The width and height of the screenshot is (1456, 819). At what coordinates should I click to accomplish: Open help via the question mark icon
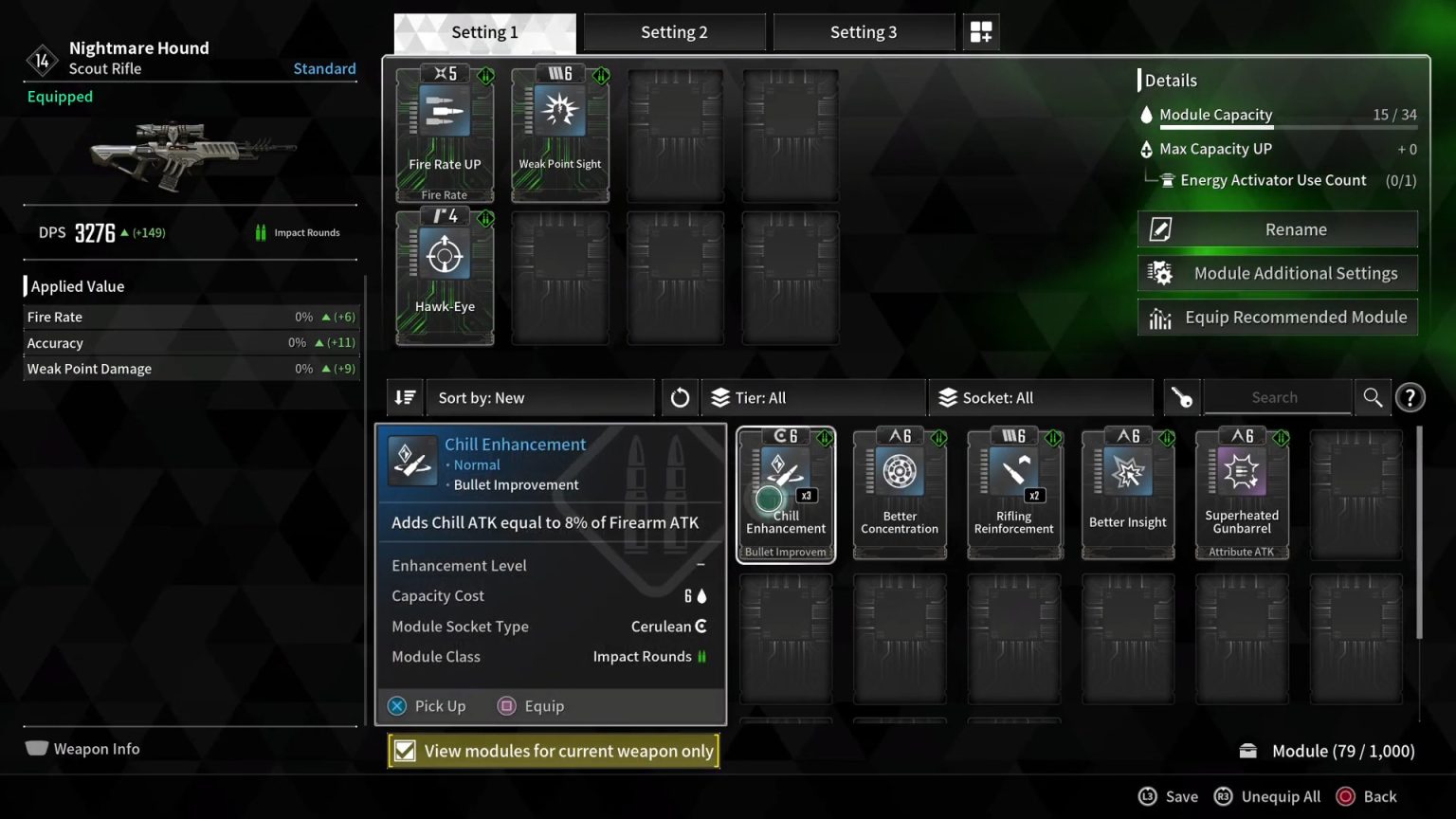coord(1410,397)
